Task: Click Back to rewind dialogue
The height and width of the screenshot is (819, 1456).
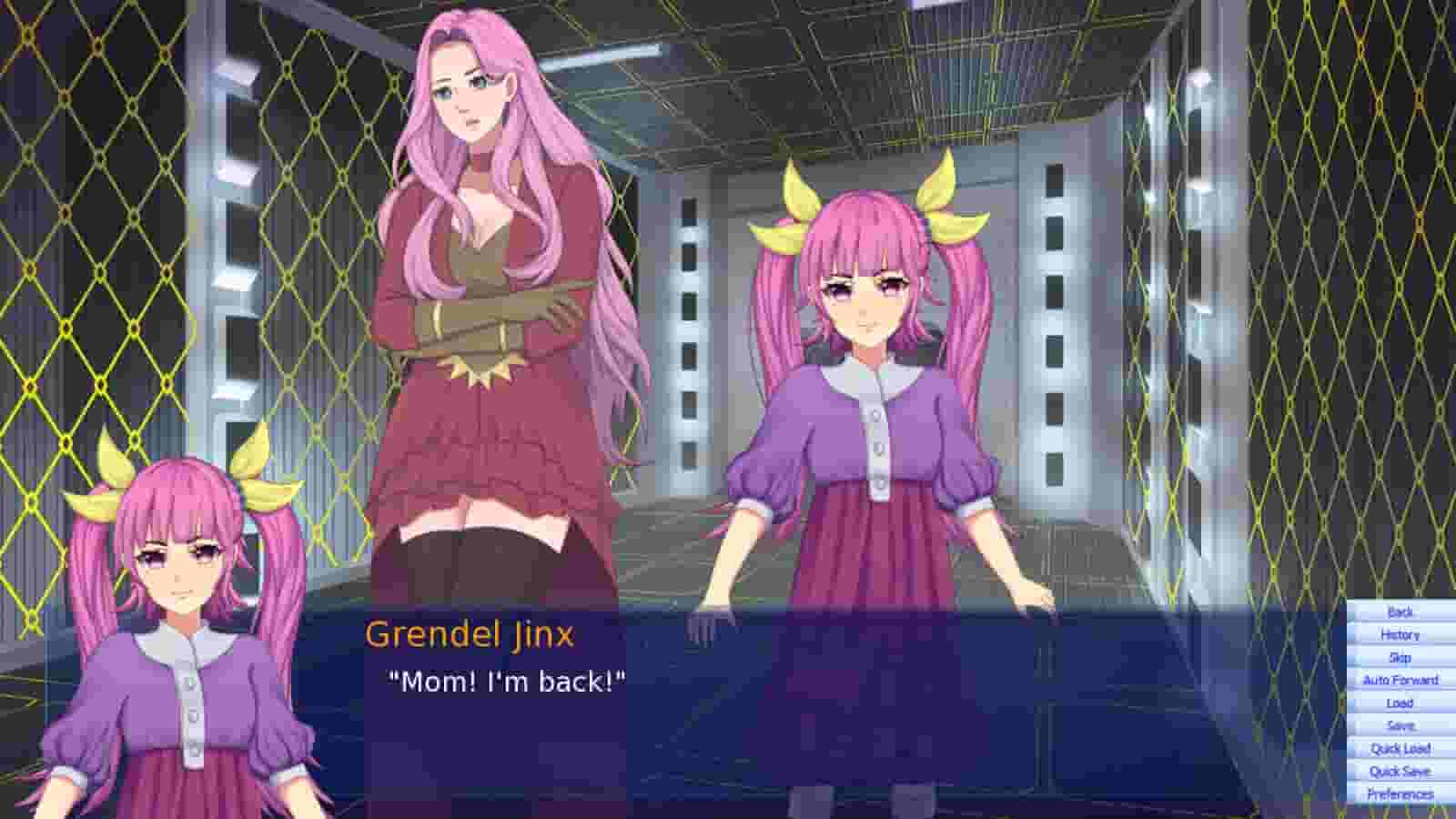Action: click(x=1400, y=613)
